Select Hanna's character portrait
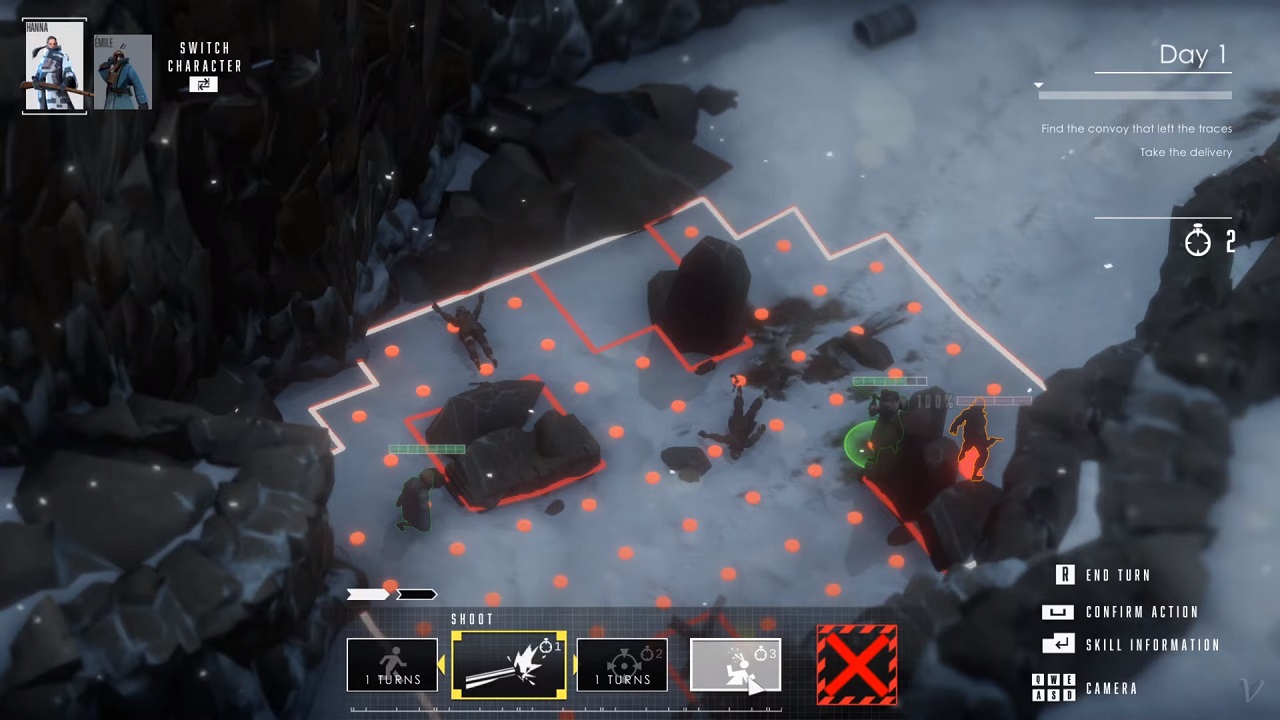 (x=54, y=65)
